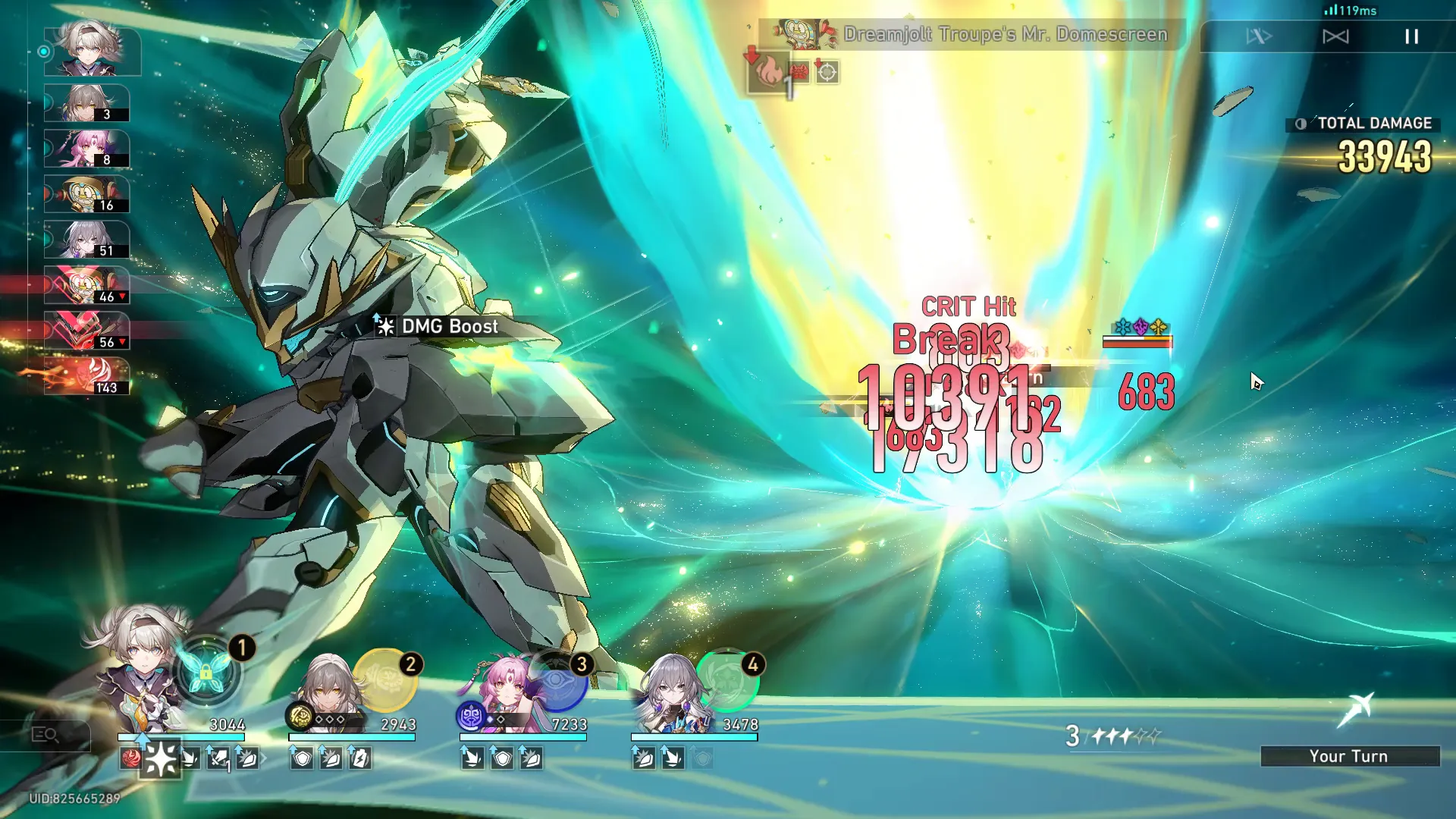
Task: Activate Firefly's butterfly ultimate icon
Action: pos(206,672)
